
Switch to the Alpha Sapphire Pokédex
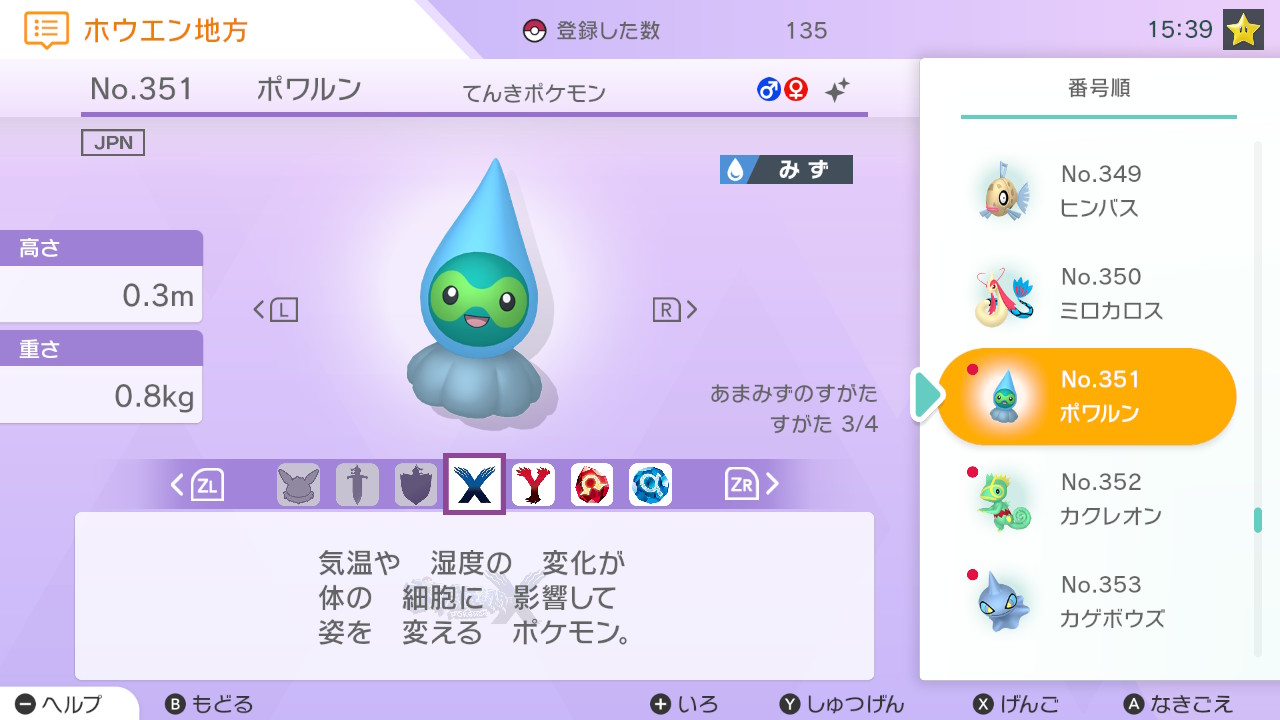click(651, 485)
